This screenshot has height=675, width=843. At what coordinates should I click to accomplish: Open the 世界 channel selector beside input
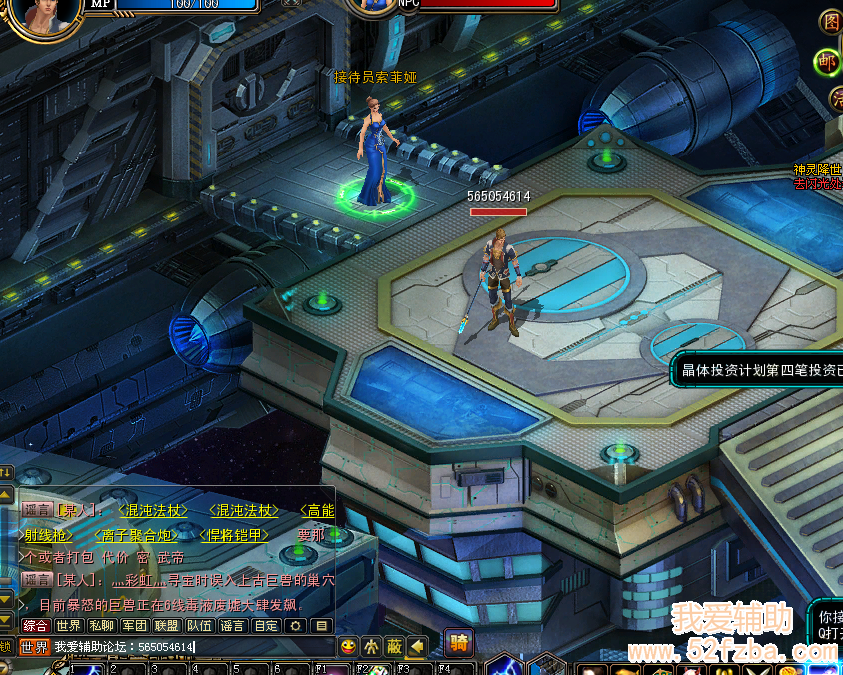pos(34,647)
